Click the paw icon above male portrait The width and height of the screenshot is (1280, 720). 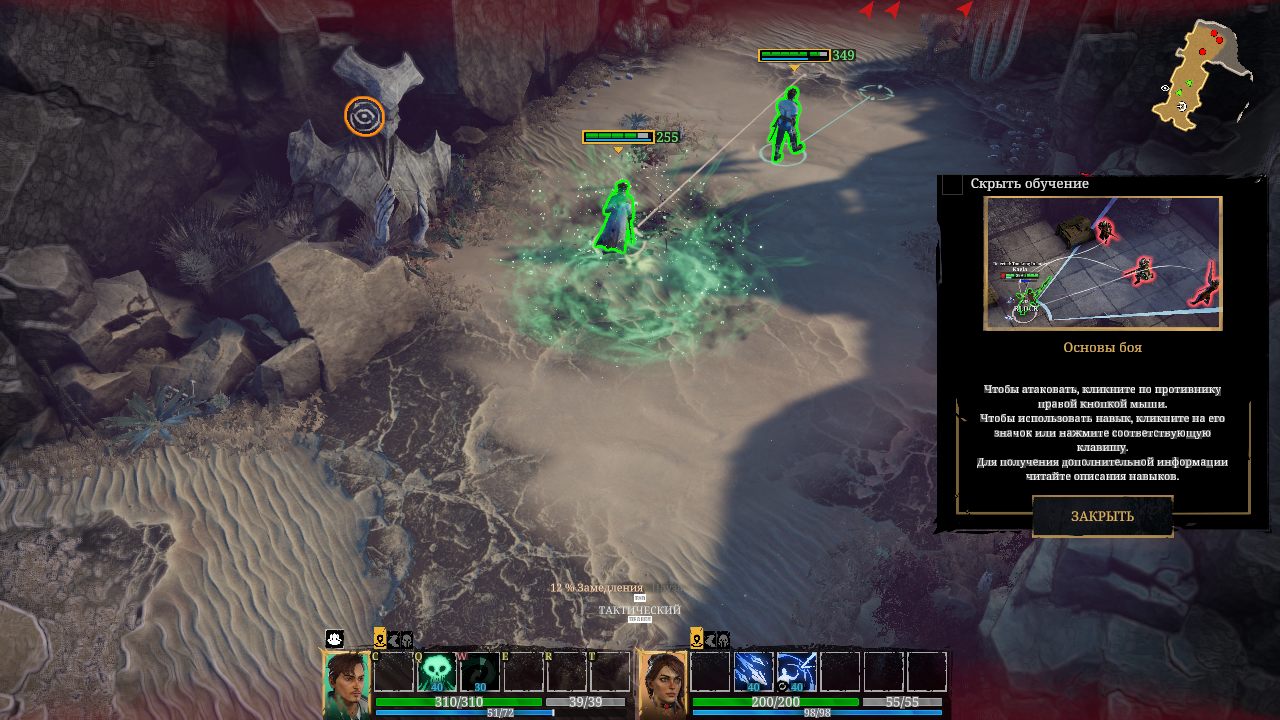point(335,638)
